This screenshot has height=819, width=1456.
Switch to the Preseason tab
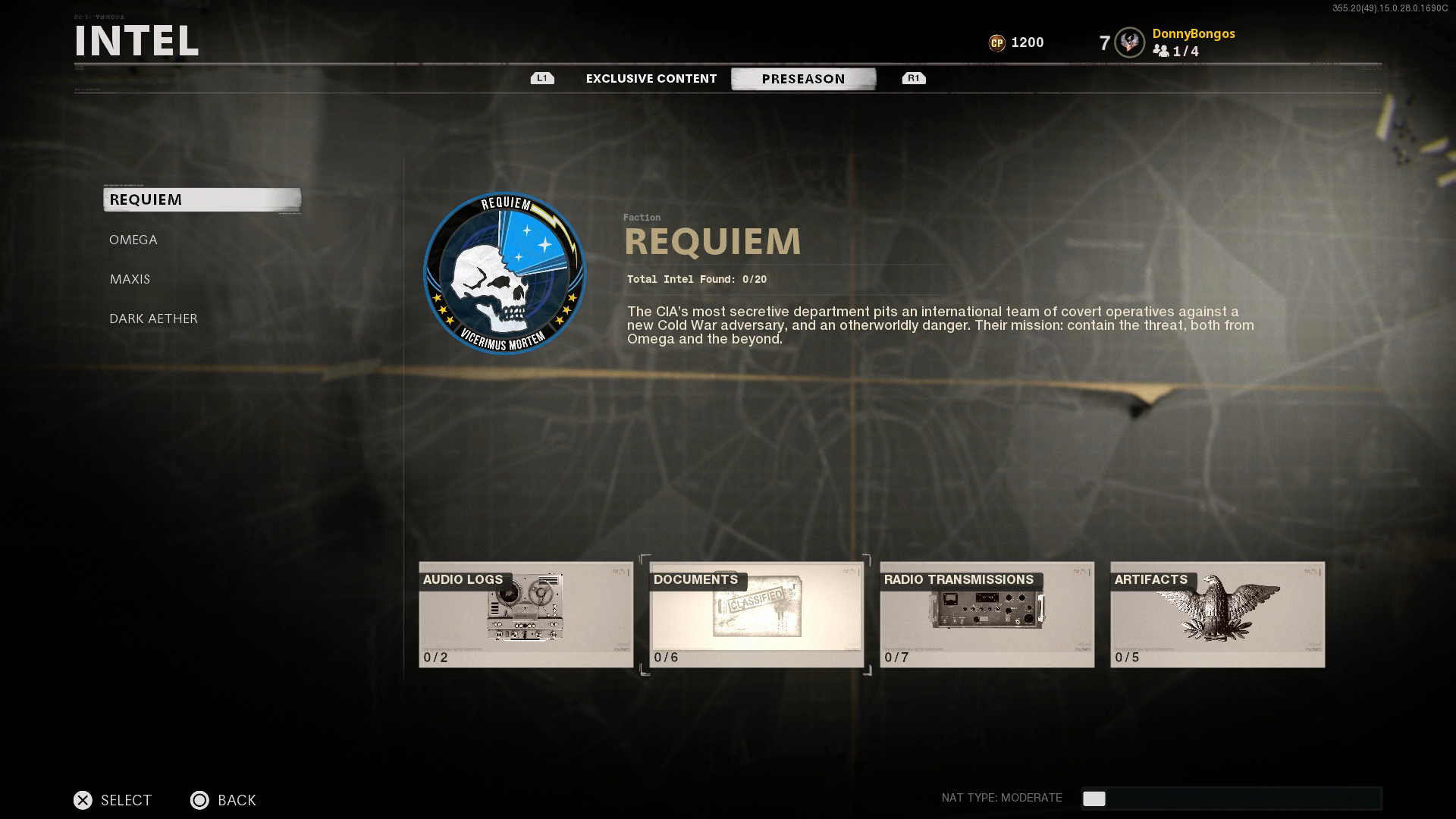pyautogui.click(x=804, y=78)
